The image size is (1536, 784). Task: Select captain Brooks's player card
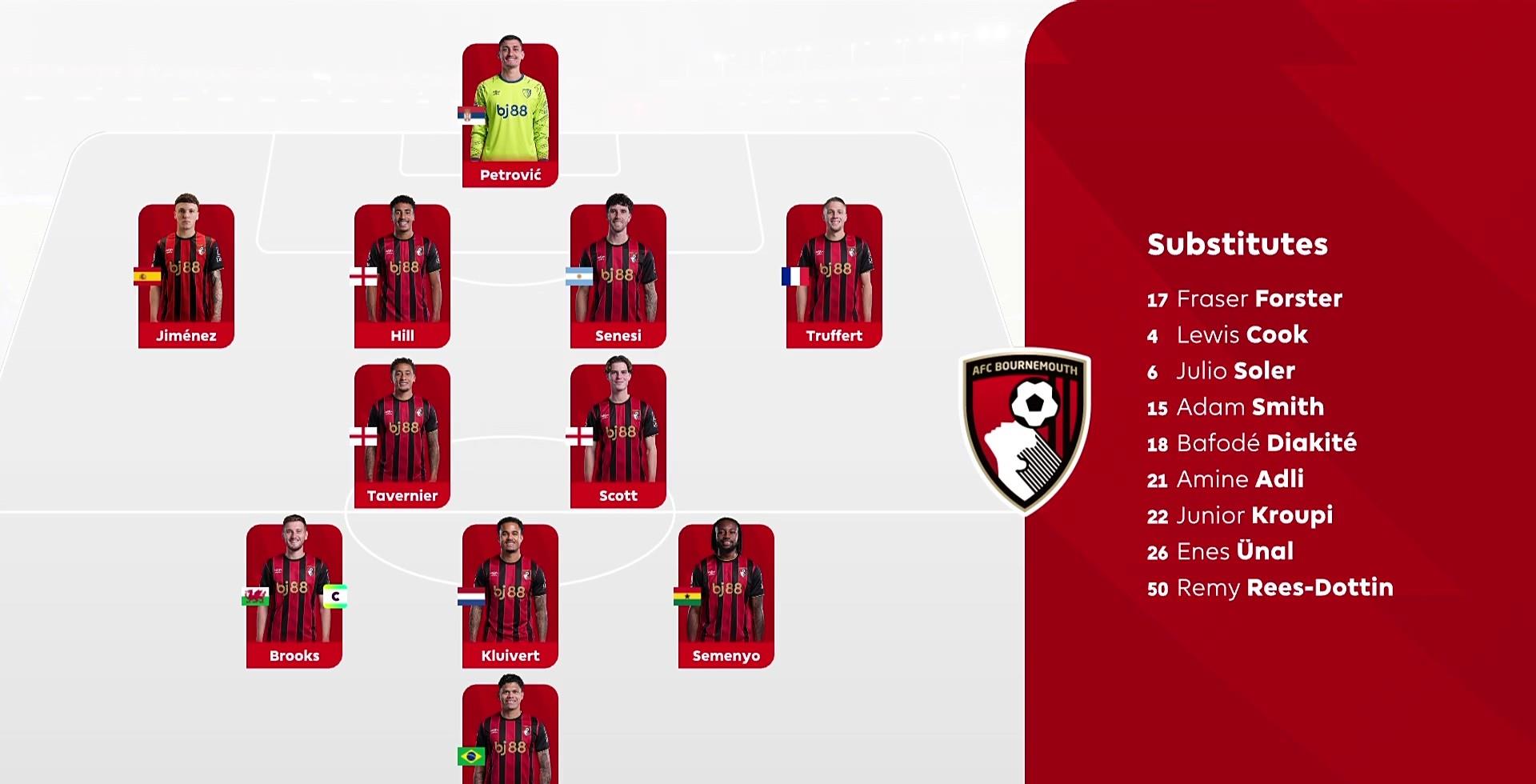coord(294,595)
